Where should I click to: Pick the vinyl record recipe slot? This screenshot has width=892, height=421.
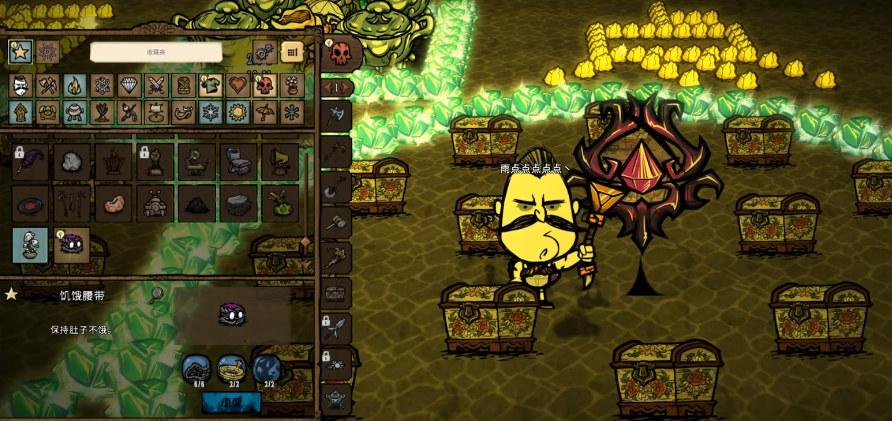coord(30,204)
